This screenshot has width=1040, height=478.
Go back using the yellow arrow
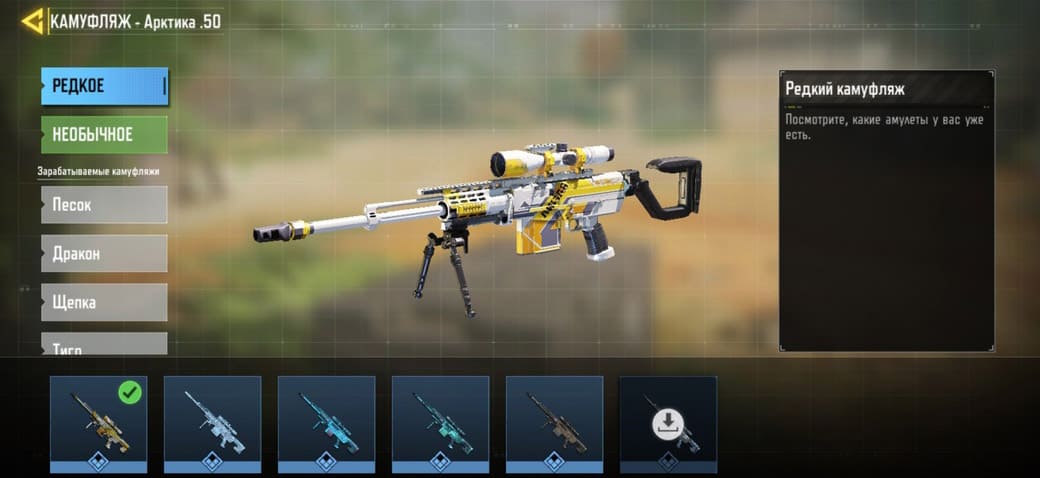coord(32,21)
